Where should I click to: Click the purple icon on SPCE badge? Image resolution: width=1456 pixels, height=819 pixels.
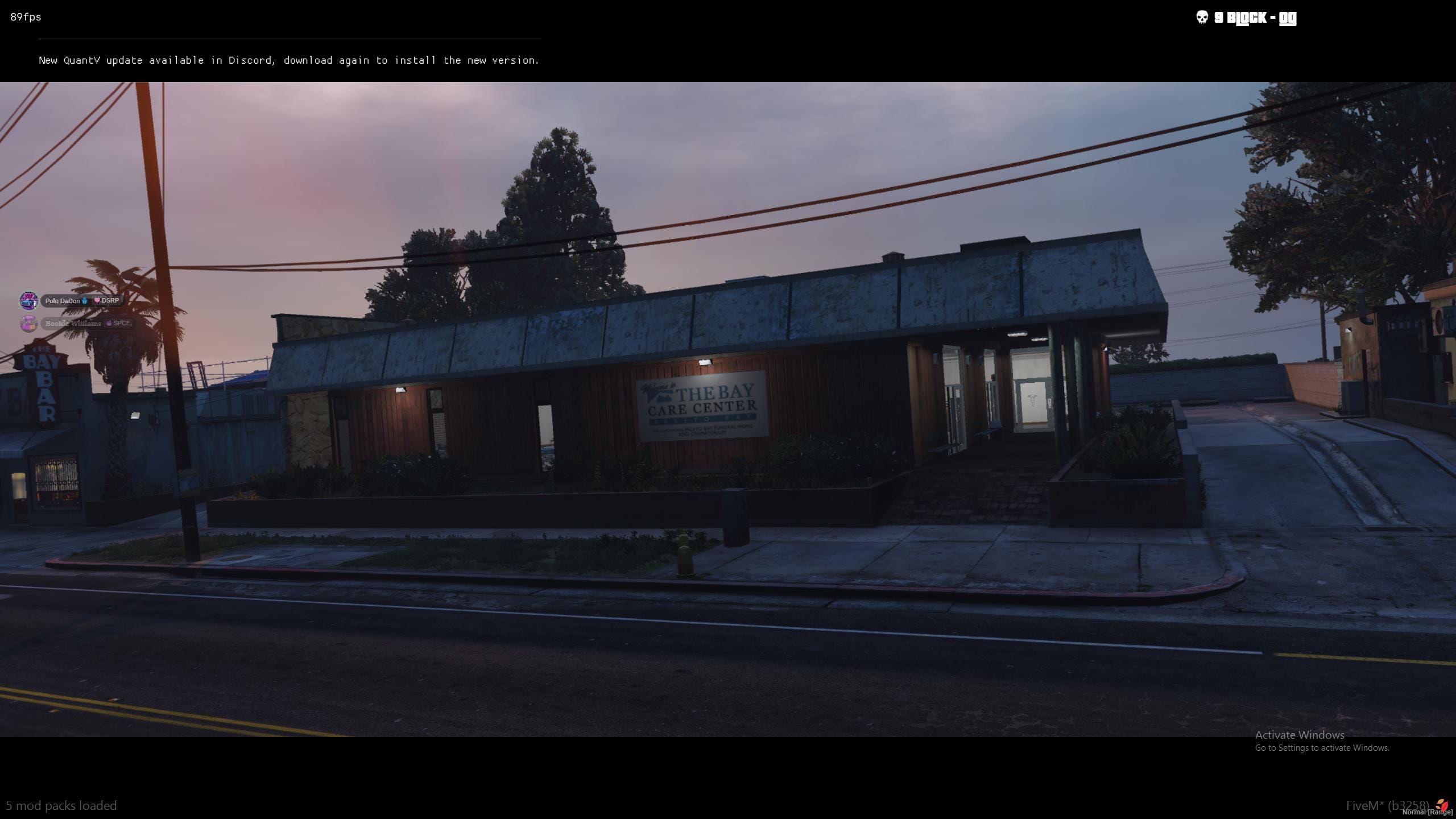tap(108, 323)
